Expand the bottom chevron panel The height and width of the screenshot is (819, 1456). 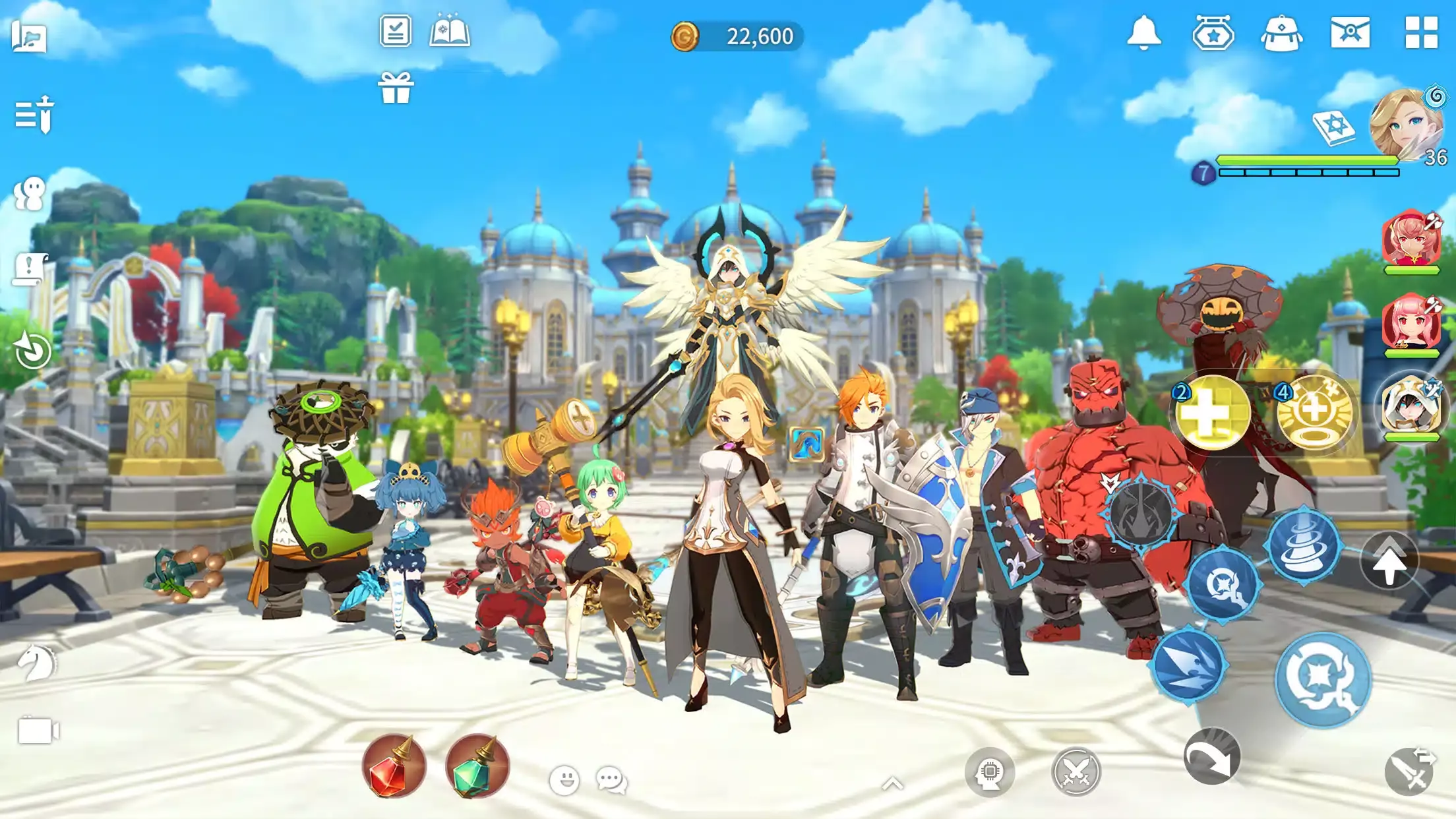point(892,783)
